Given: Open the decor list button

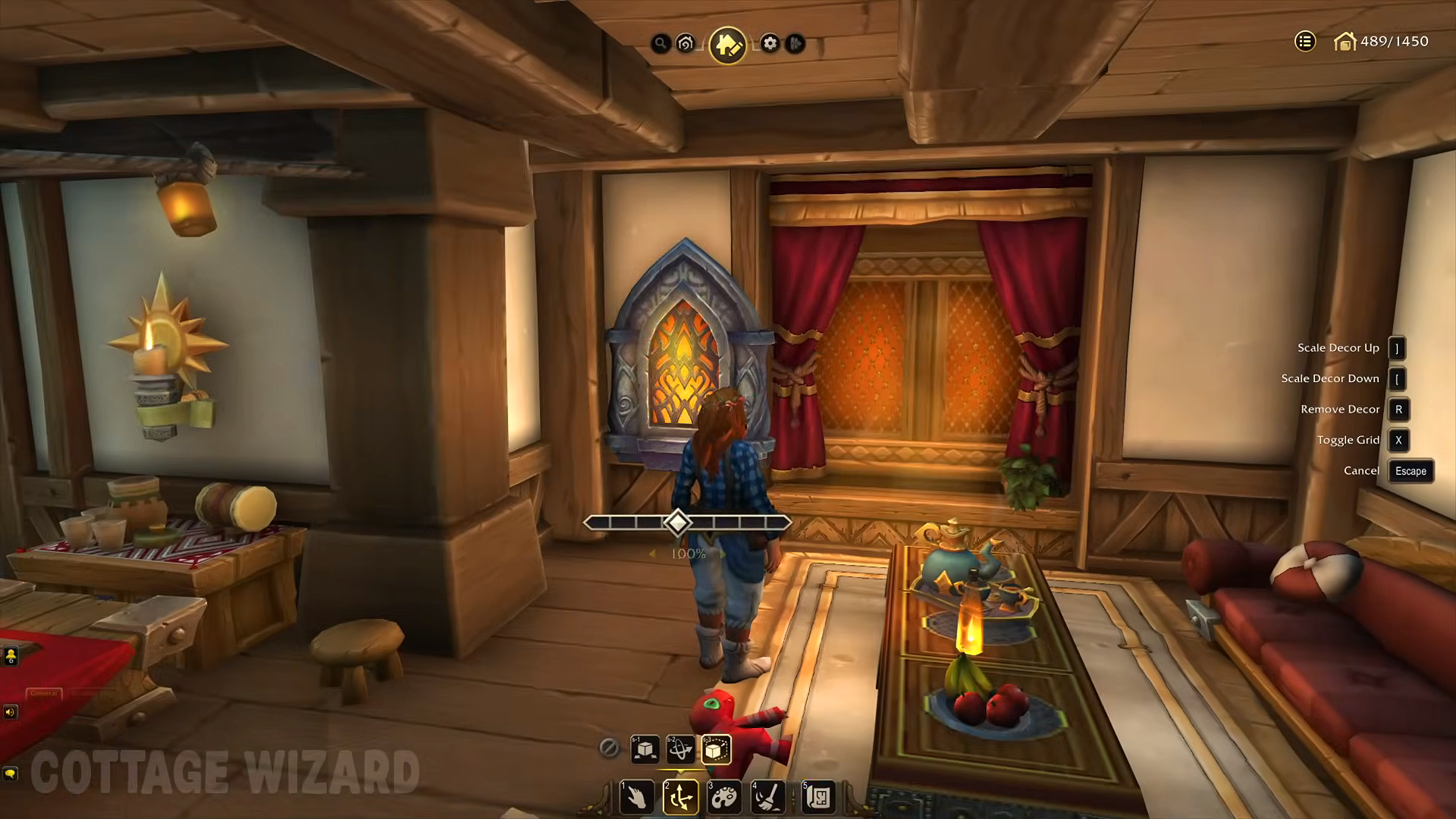Looking at the screenshot, I should (1304, 42).
